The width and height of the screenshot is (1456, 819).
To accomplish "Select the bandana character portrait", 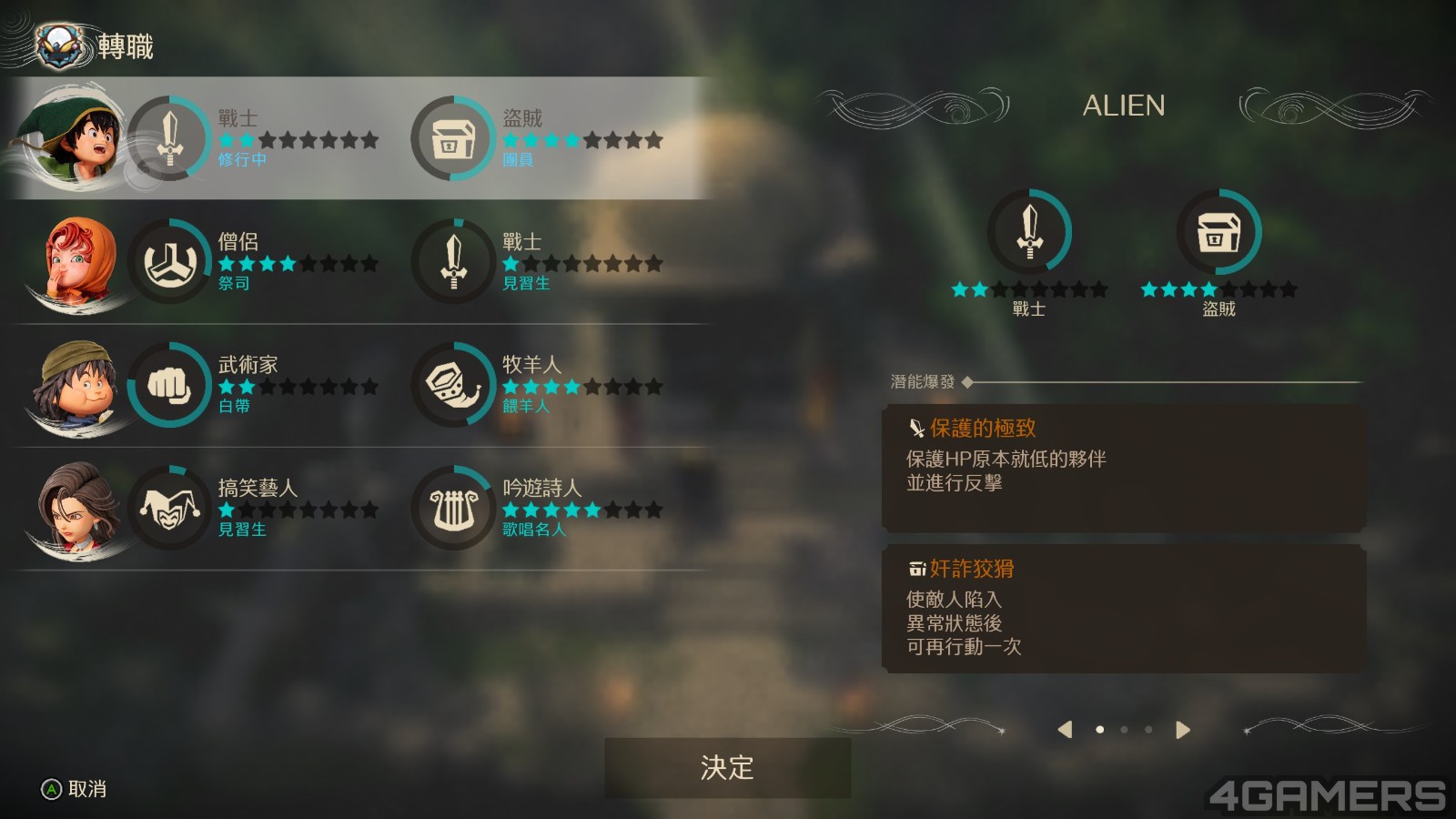I will [x=76, y=385].
